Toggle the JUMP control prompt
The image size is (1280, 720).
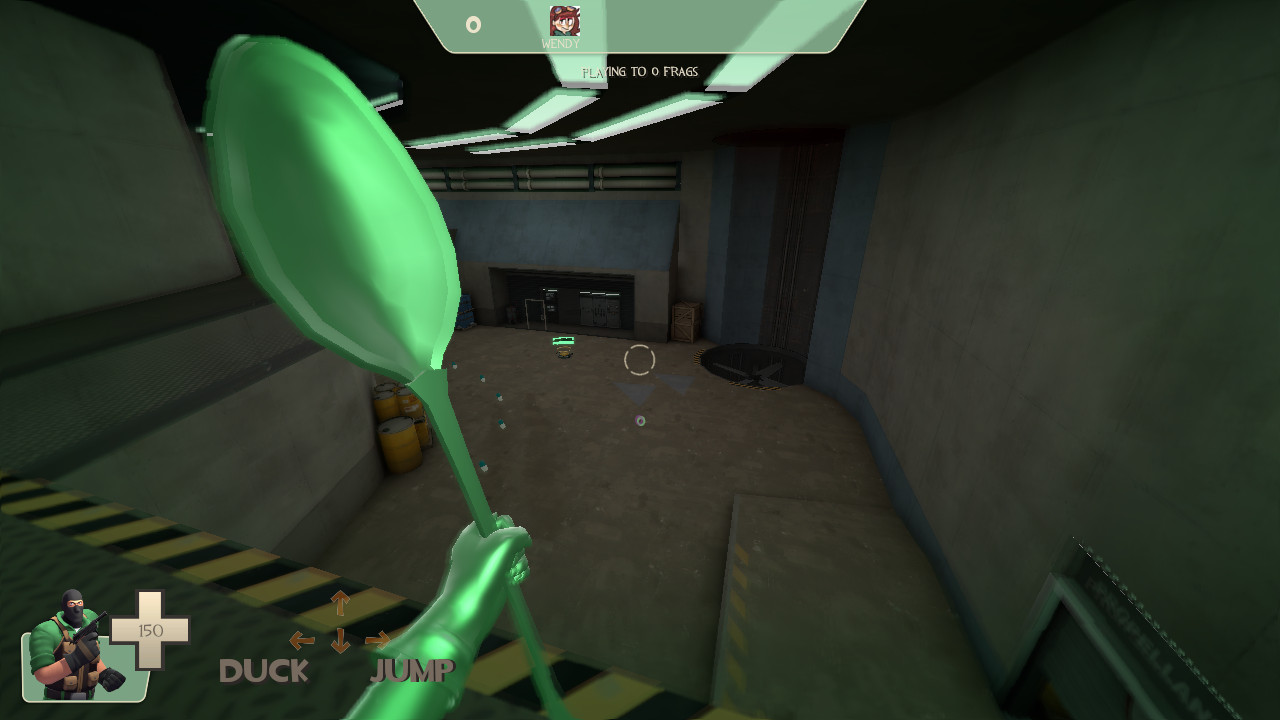[x=412, y=671]
